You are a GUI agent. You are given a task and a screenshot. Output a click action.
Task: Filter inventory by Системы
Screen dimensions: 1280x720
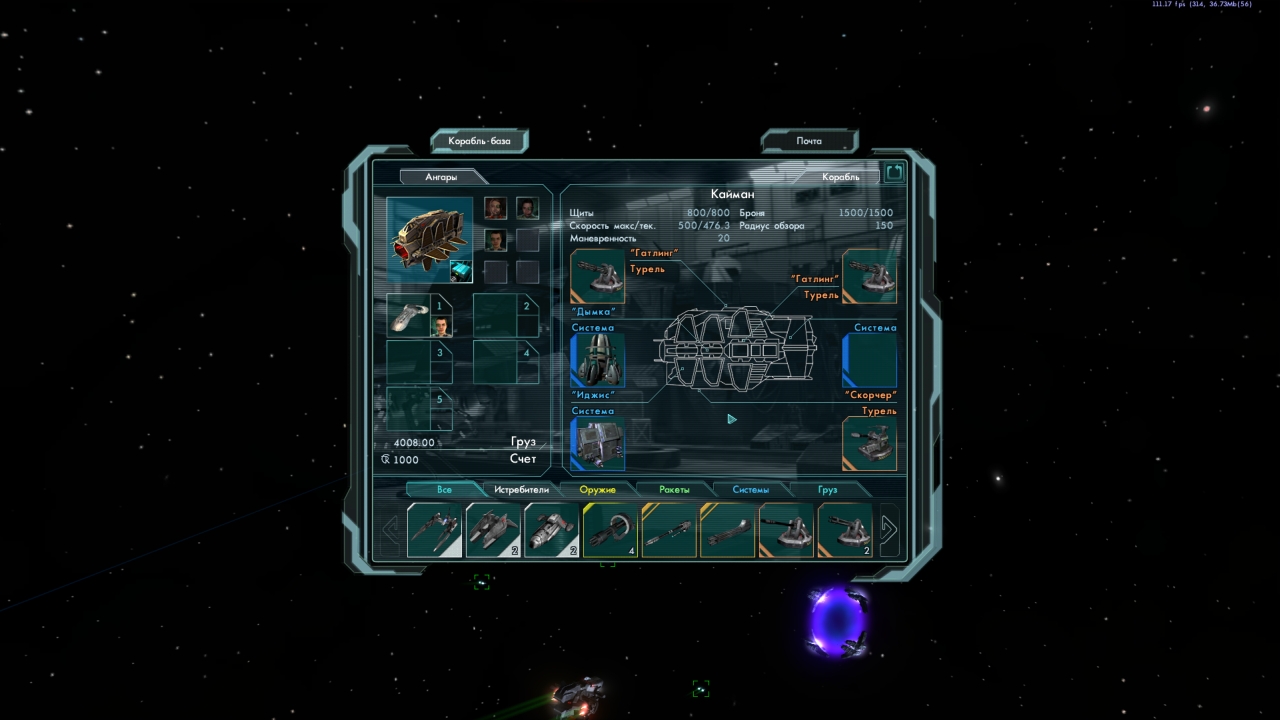pyautogui.click(x=750, y=490)
